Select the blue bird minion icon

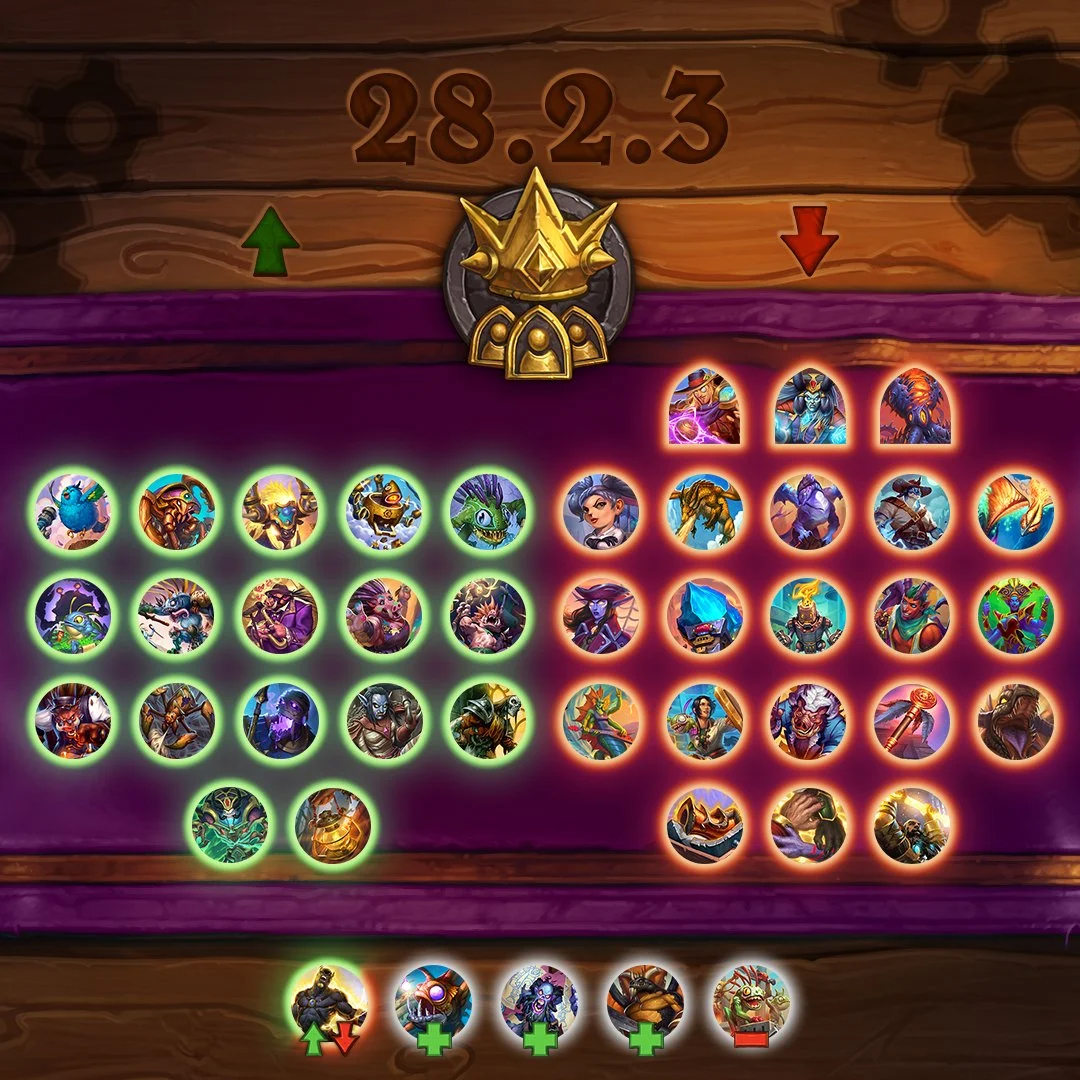pos(73,513)
